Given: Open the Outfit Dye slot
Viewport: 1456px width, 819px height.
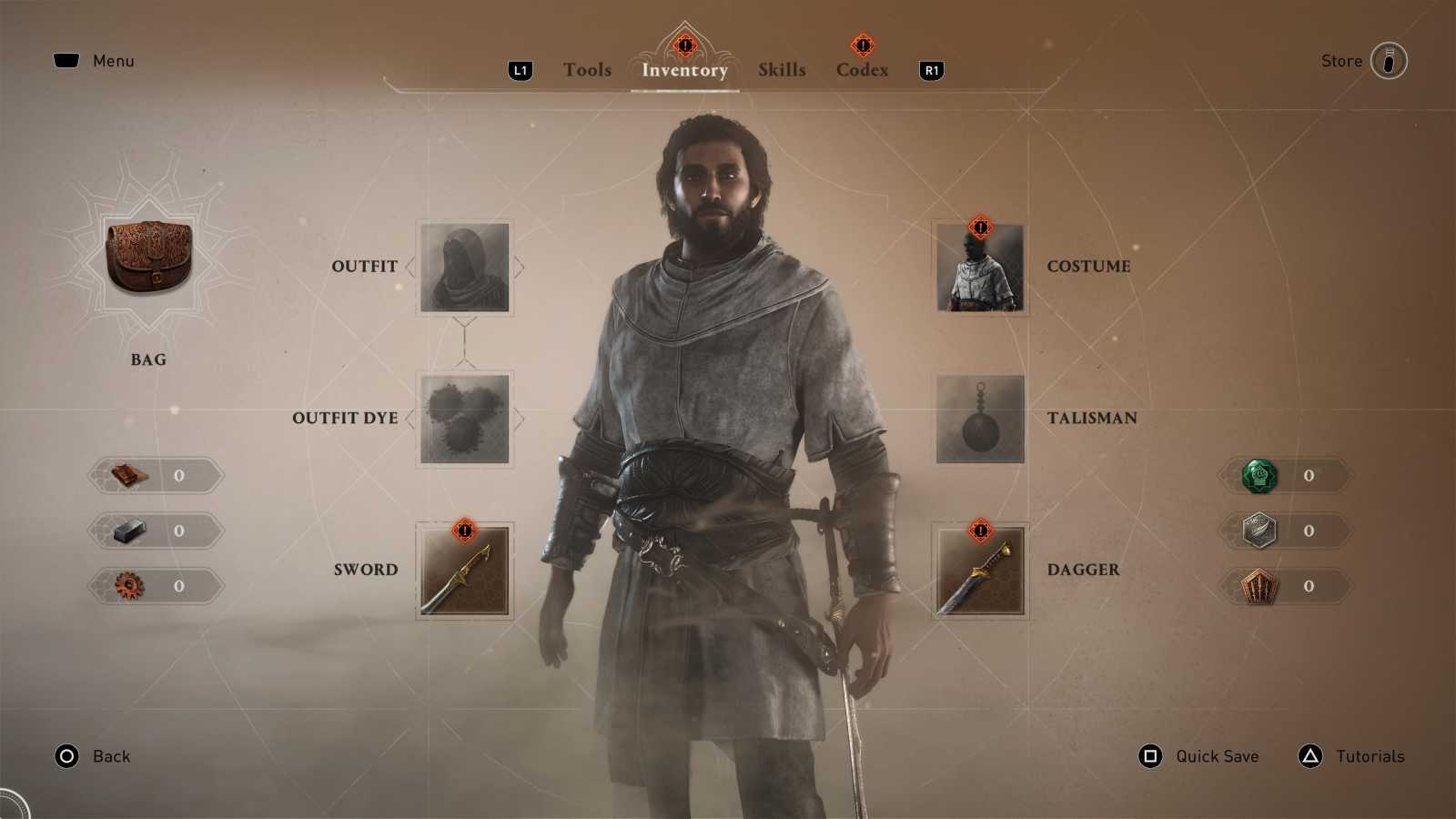Looking at the screenshot, I should (464, 418).
